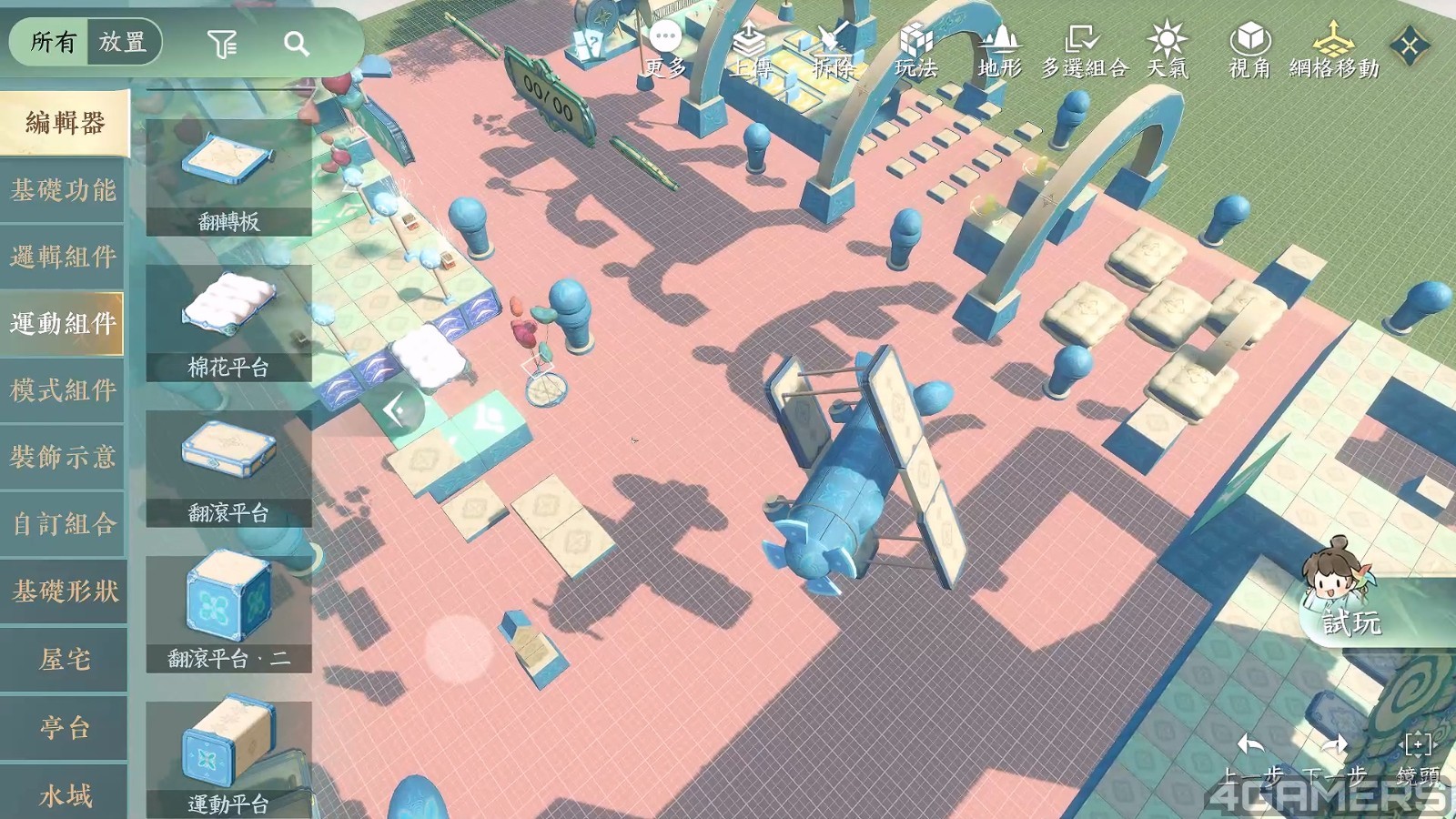Image resolution: width=1456 pixels, height=819 pixels.
Task: Select the 邏輯組件 category
Action: point(64,257)
